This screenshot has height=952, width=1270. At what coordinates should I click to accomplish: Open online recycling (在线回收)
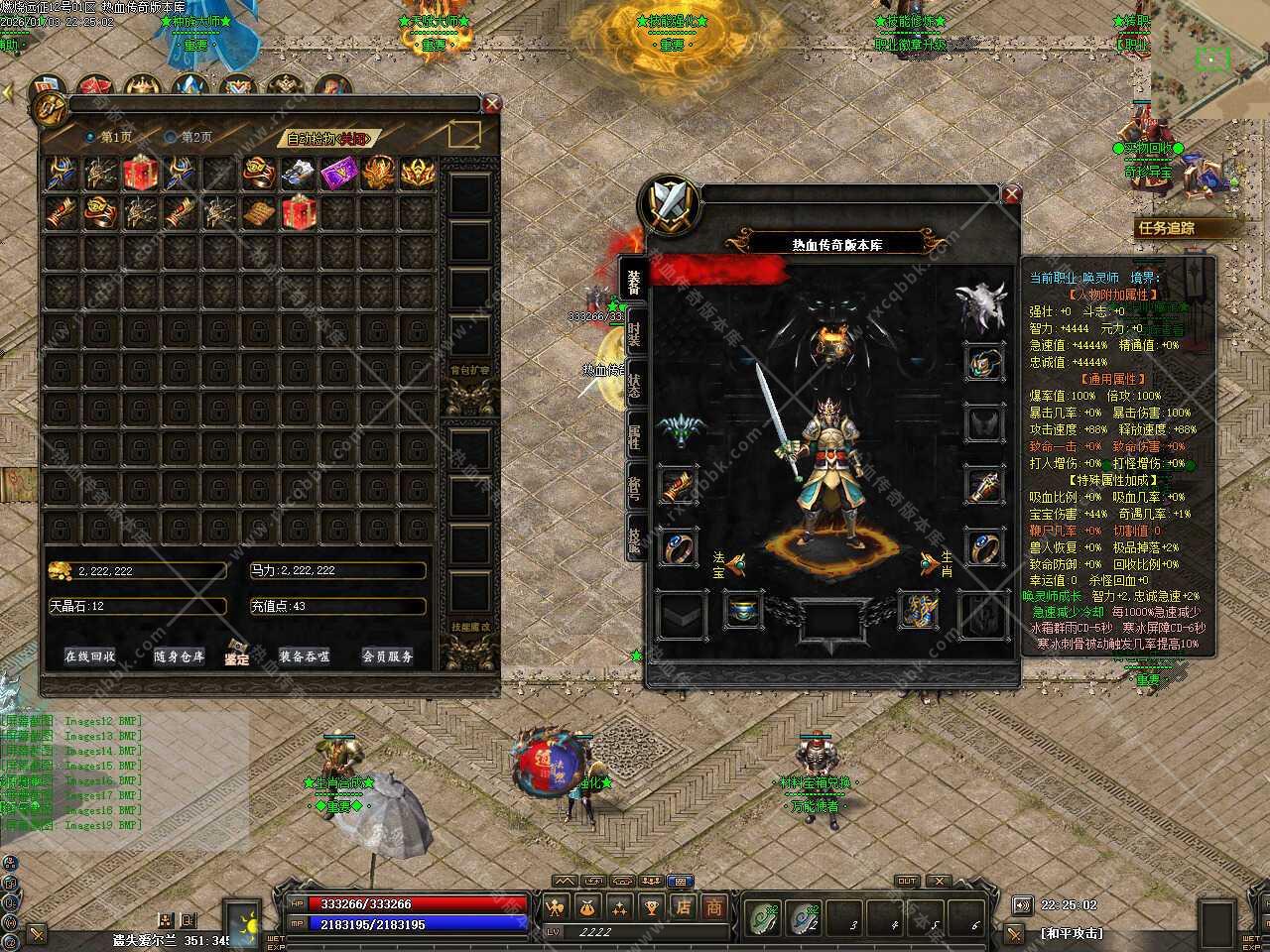pos(89,656)
